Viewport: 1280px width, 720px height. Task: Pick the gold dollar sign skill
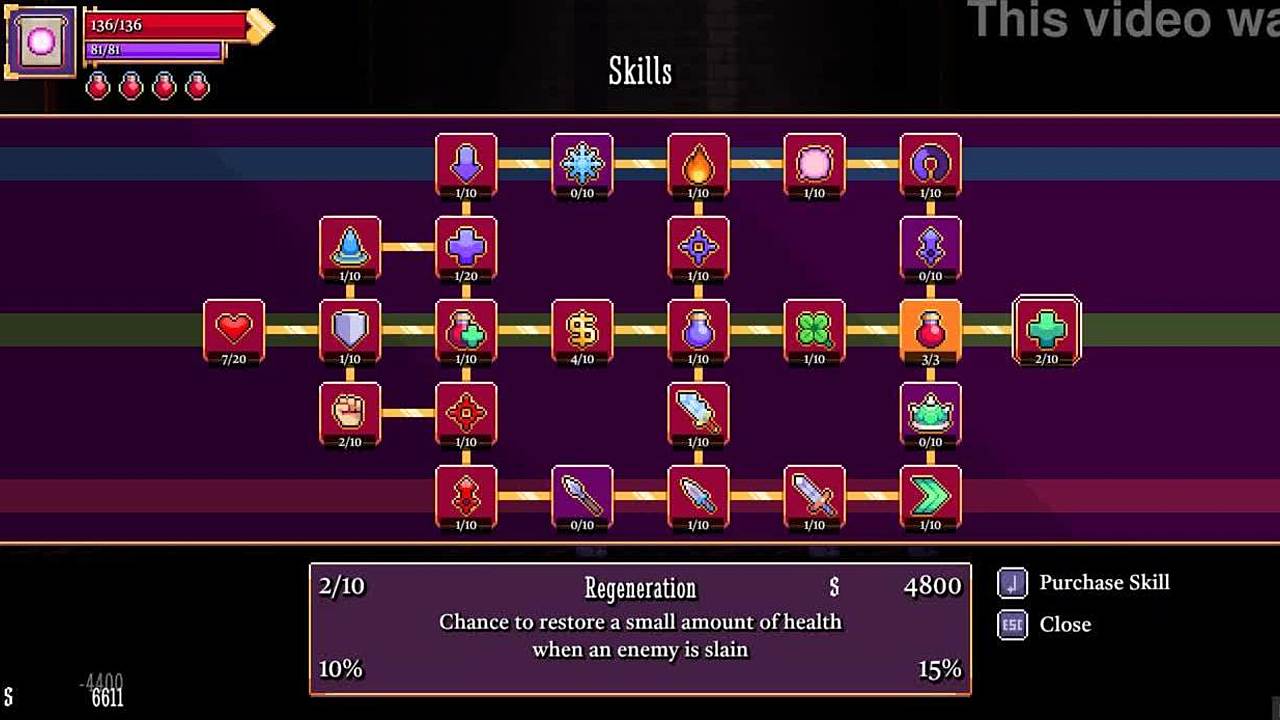pyautogui.click(x=582, y=329)
